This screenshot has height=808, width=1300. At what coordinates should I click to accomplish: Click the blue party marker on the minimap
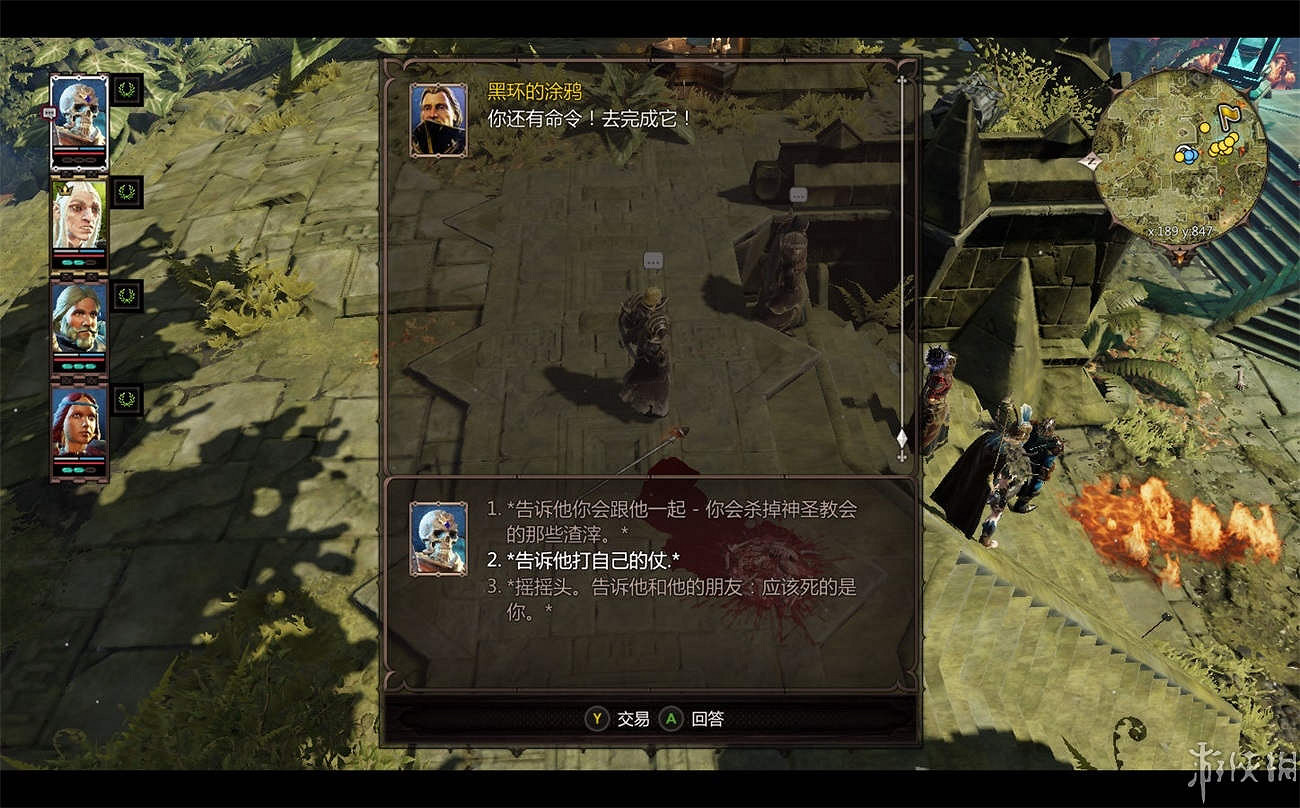click(x=1190, y=155)
